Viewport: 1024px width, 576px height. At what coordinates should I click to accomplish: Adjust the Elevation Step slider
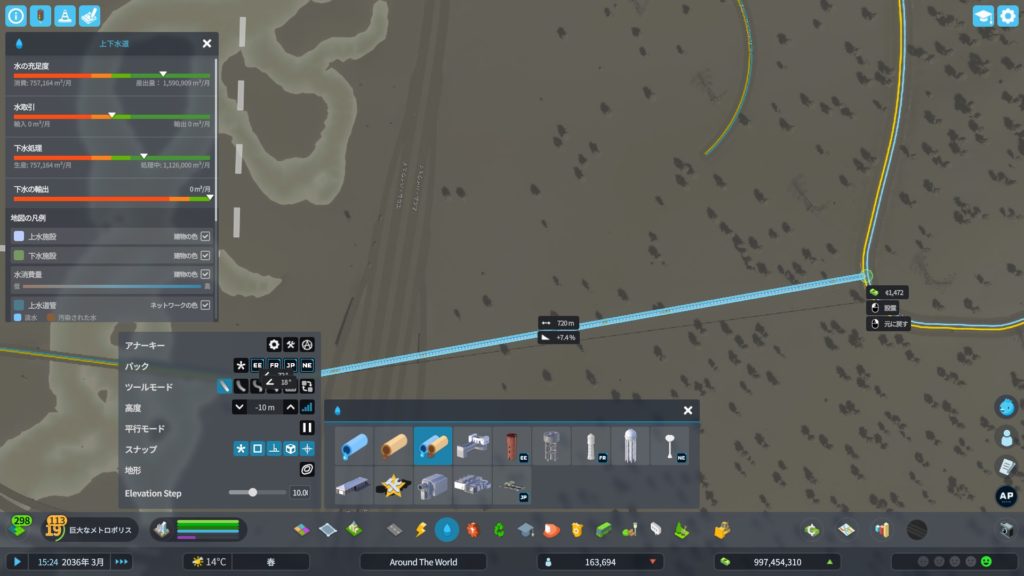[x=253, y=492]
